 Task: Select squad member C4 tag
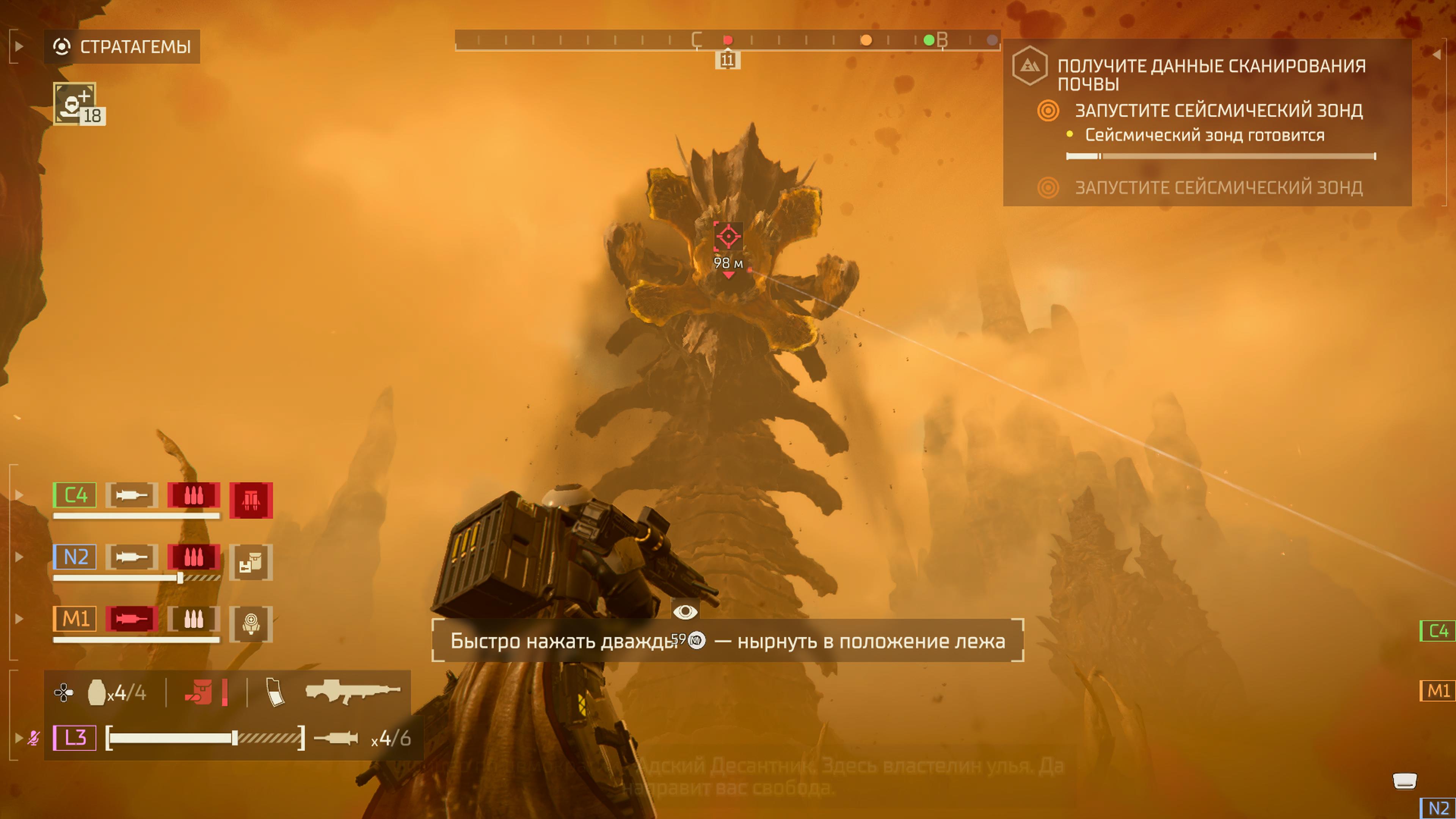pos(75,495)
